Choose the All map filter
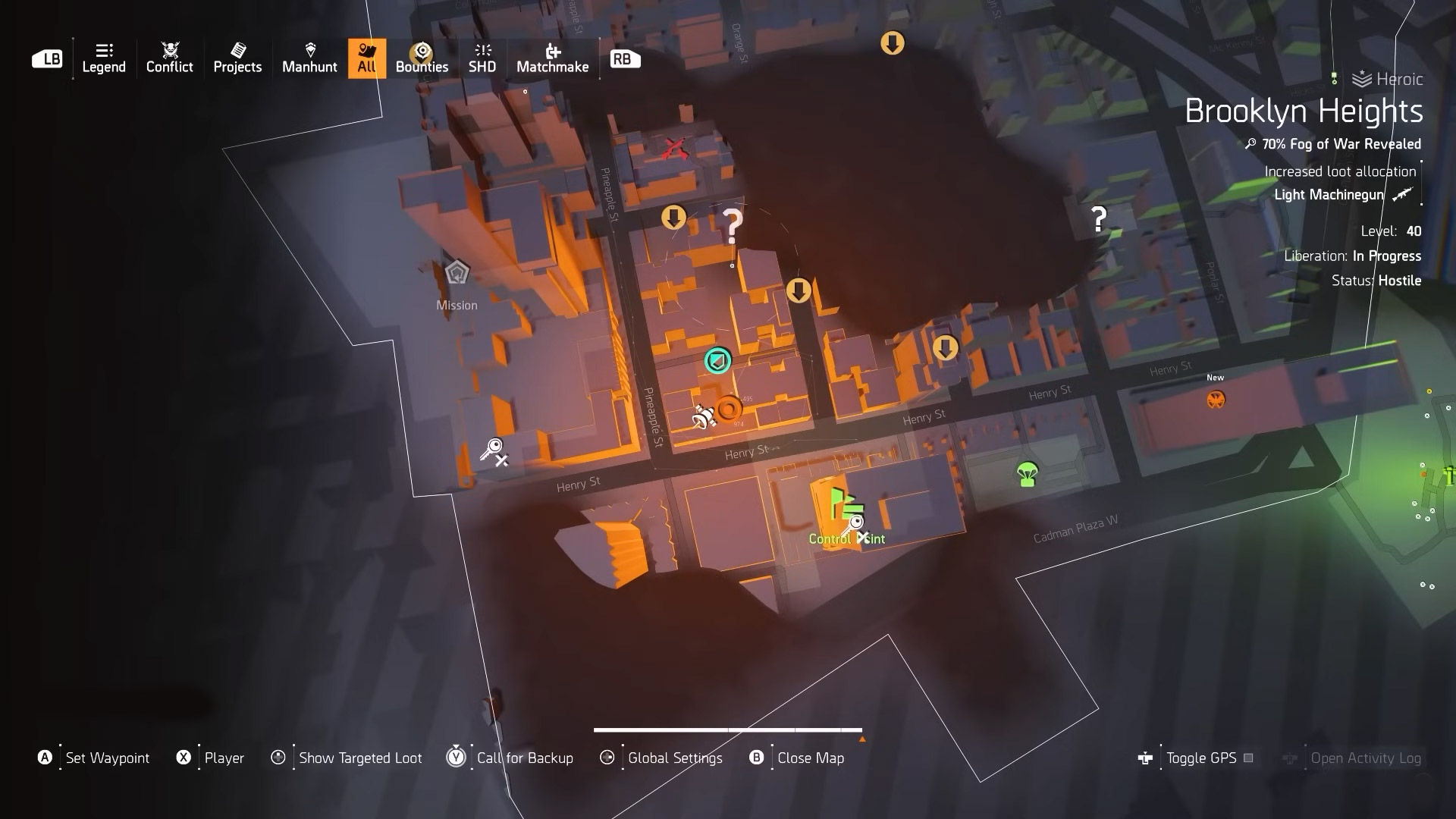This screenshot has width=1456, height=819. point(367,58)
